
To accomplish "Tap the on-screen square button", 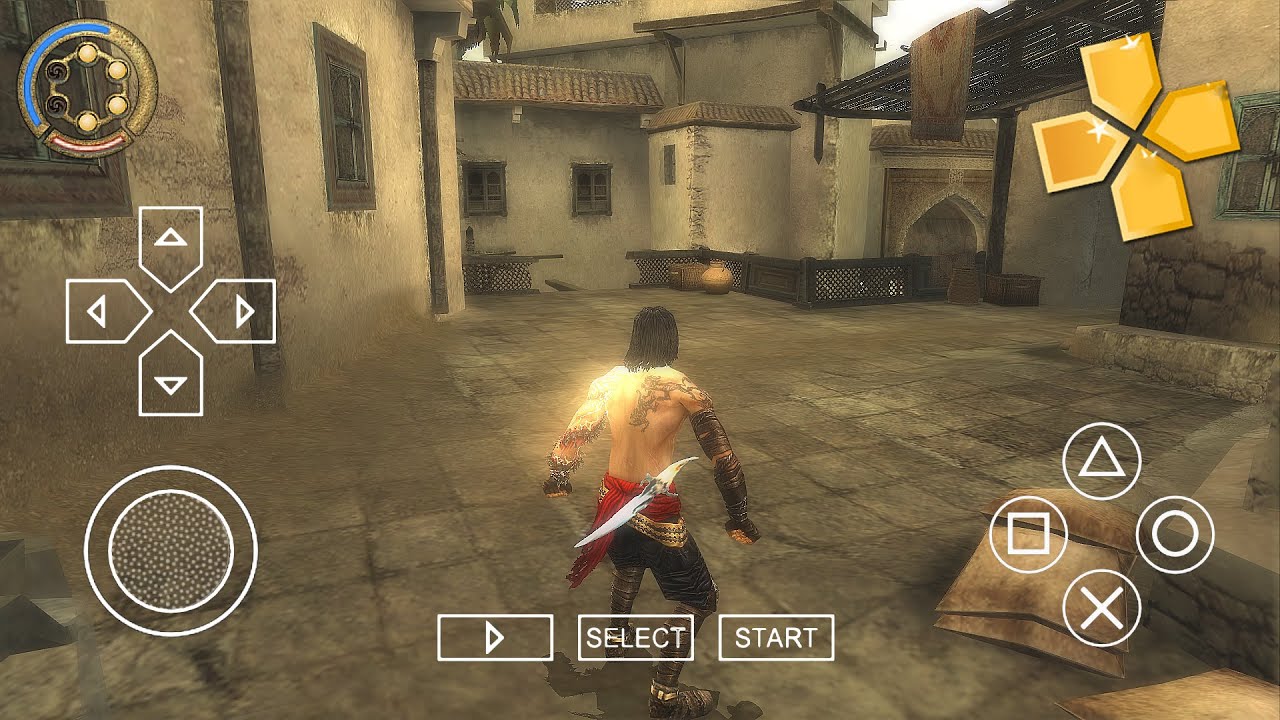I will [x=1027, y=535].
